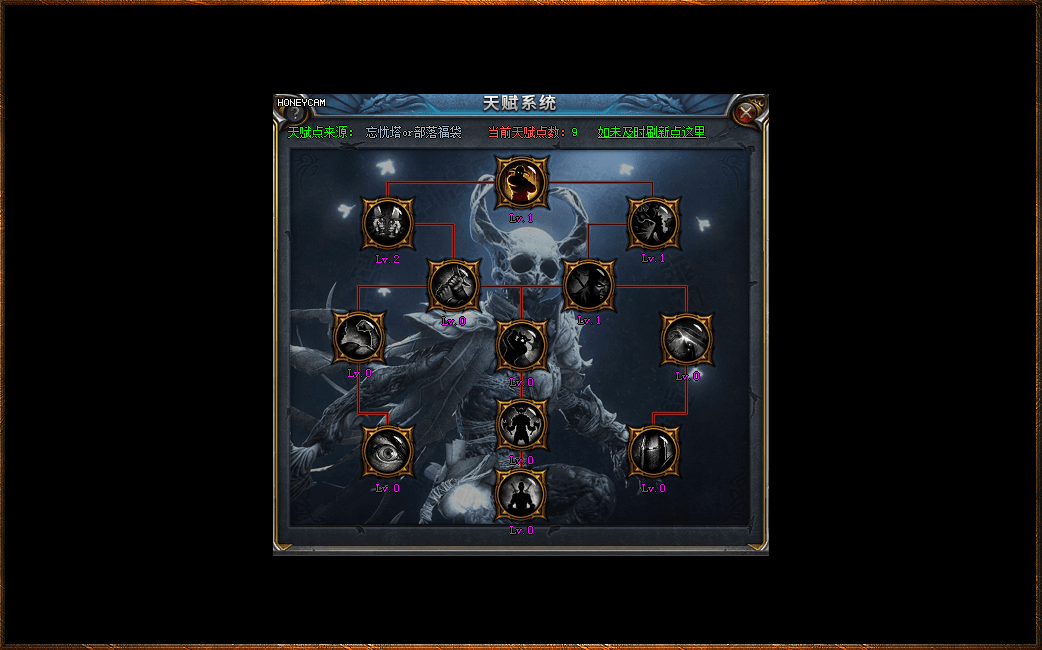
Task: Choose the knight helmet talent icon
Action: (654, 451)
